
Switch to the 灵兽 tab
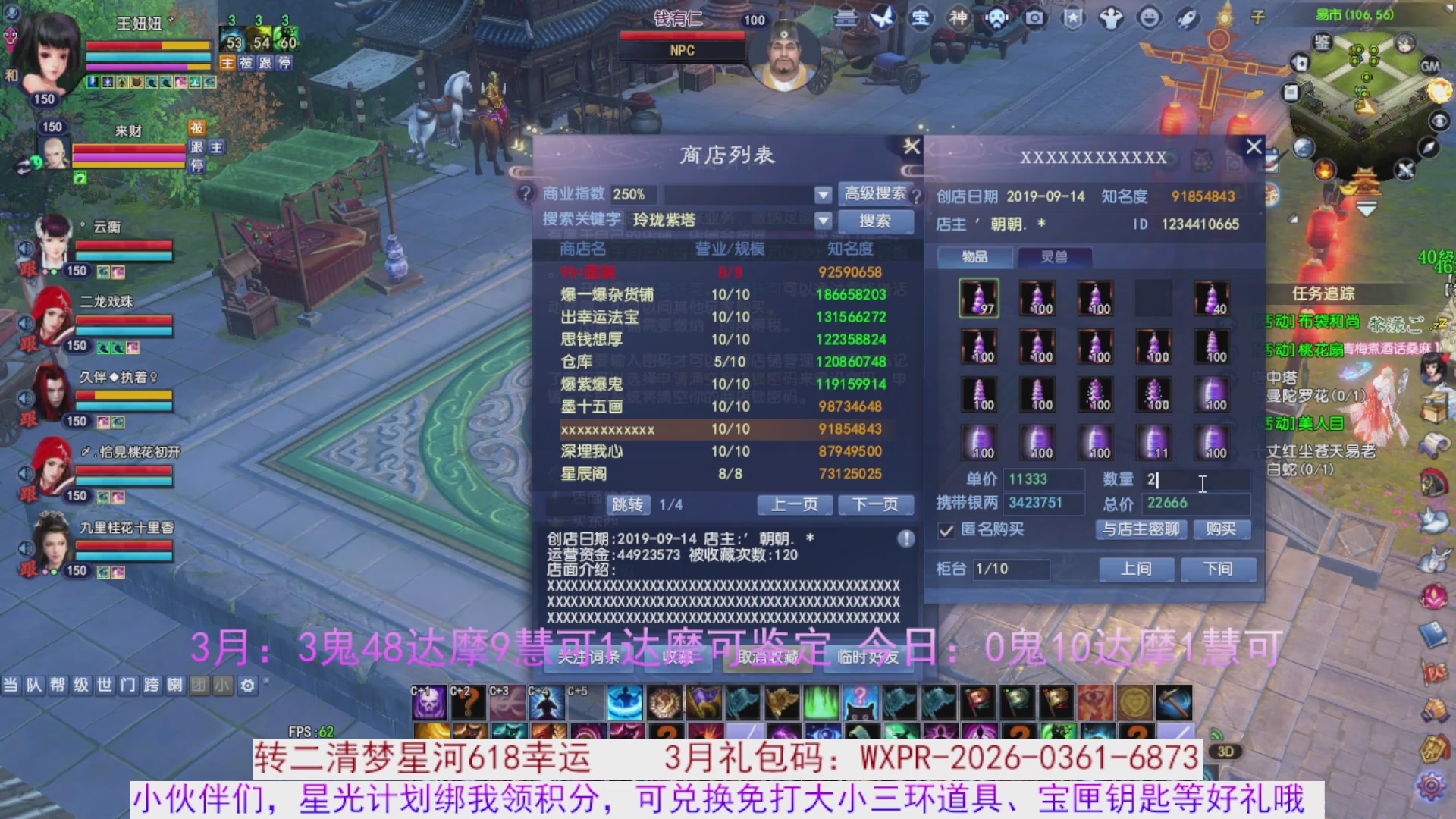(1056, 257)
